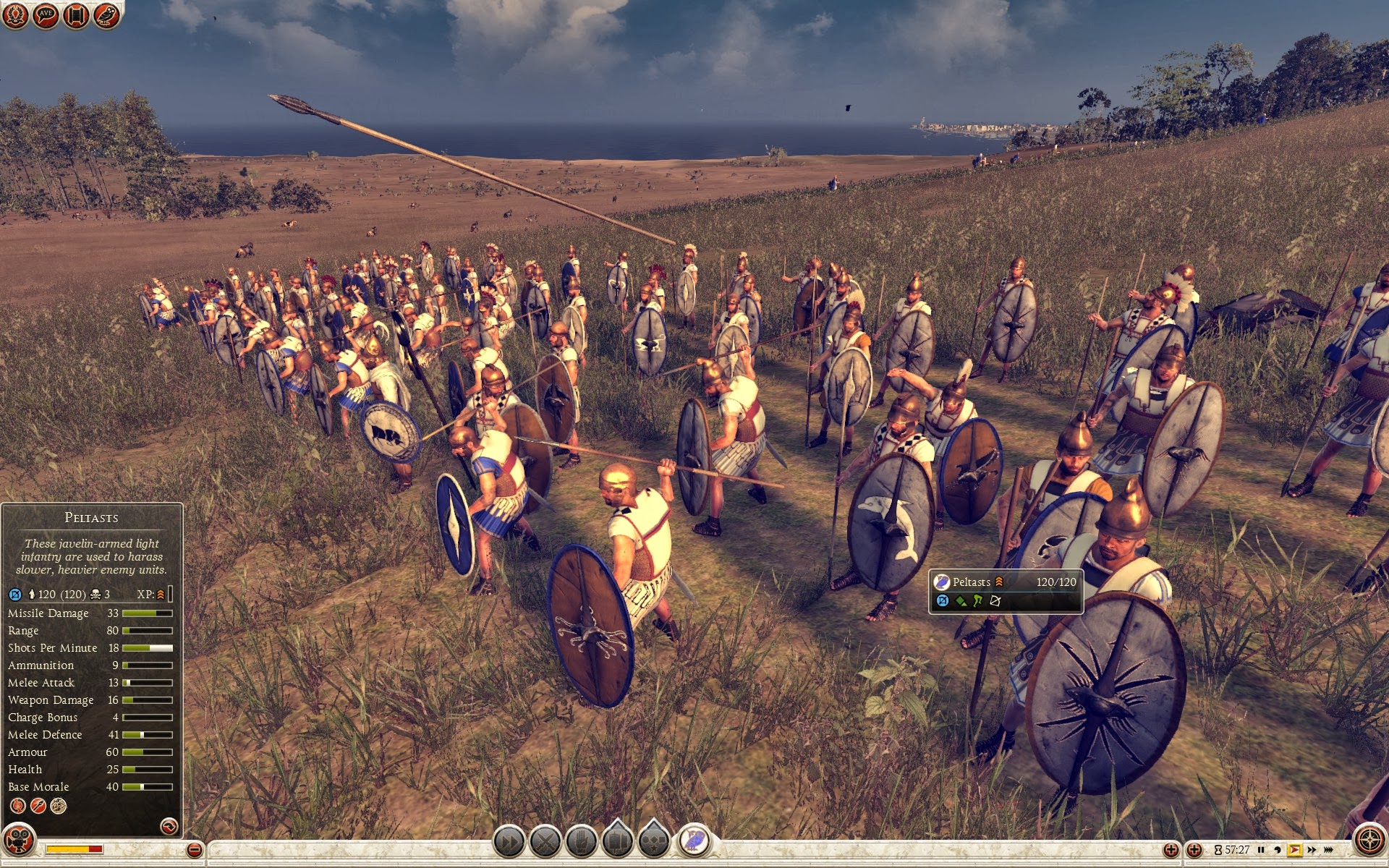Toggle run mode with double-arrow button

(x=509, y=842)
